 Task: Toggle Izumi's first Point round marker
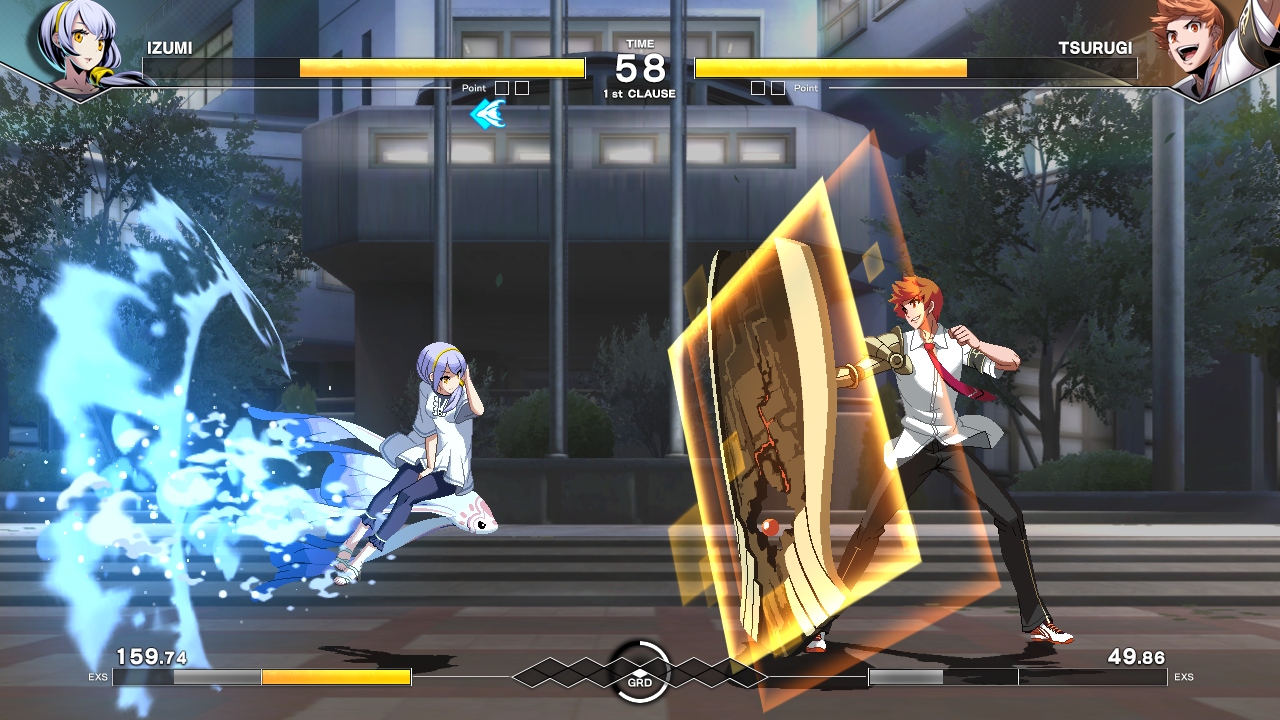point(500,88)
